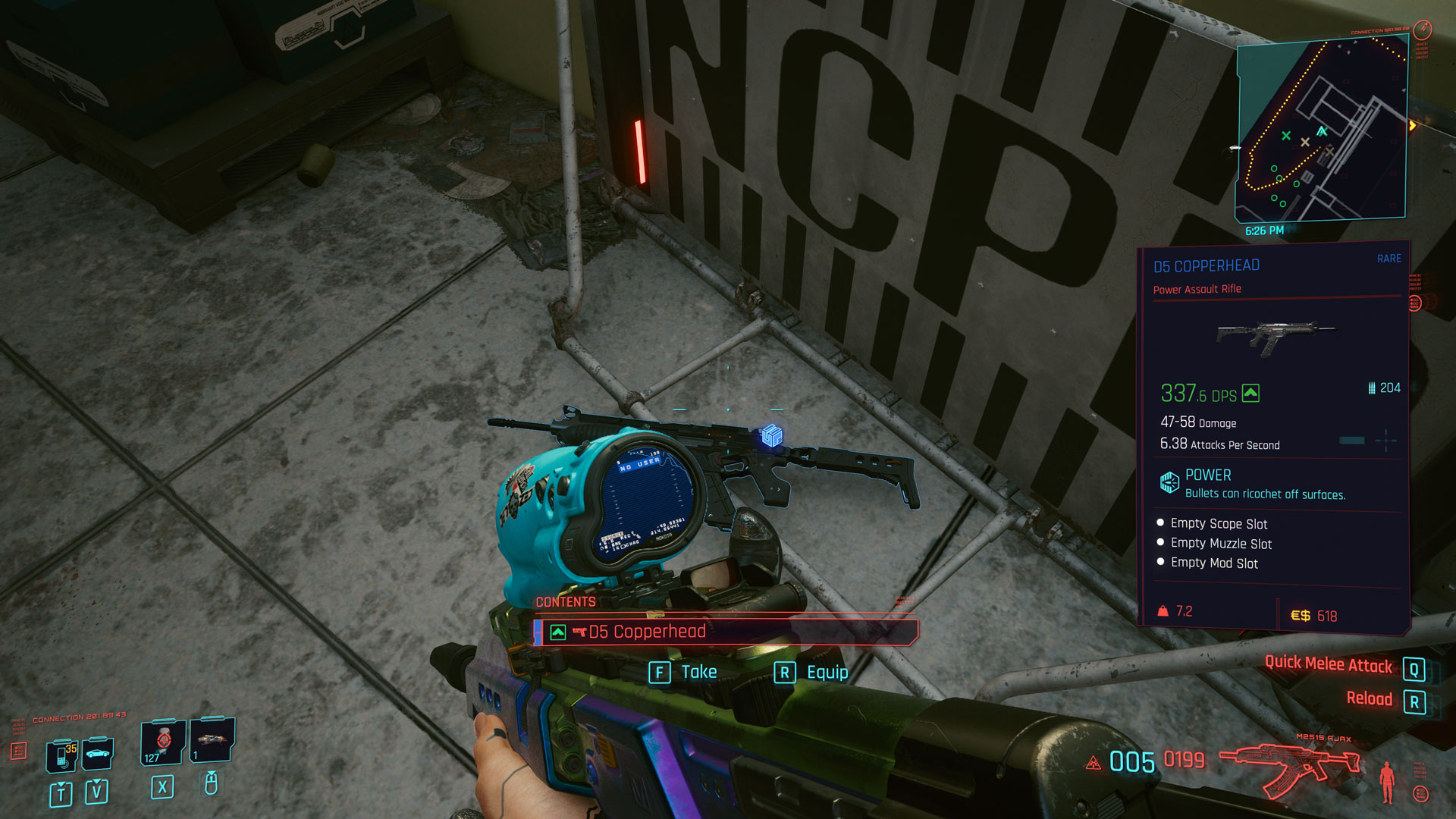Select the consumable inhaler quick slot
The image size is (1456, 819).
[212, 739]
